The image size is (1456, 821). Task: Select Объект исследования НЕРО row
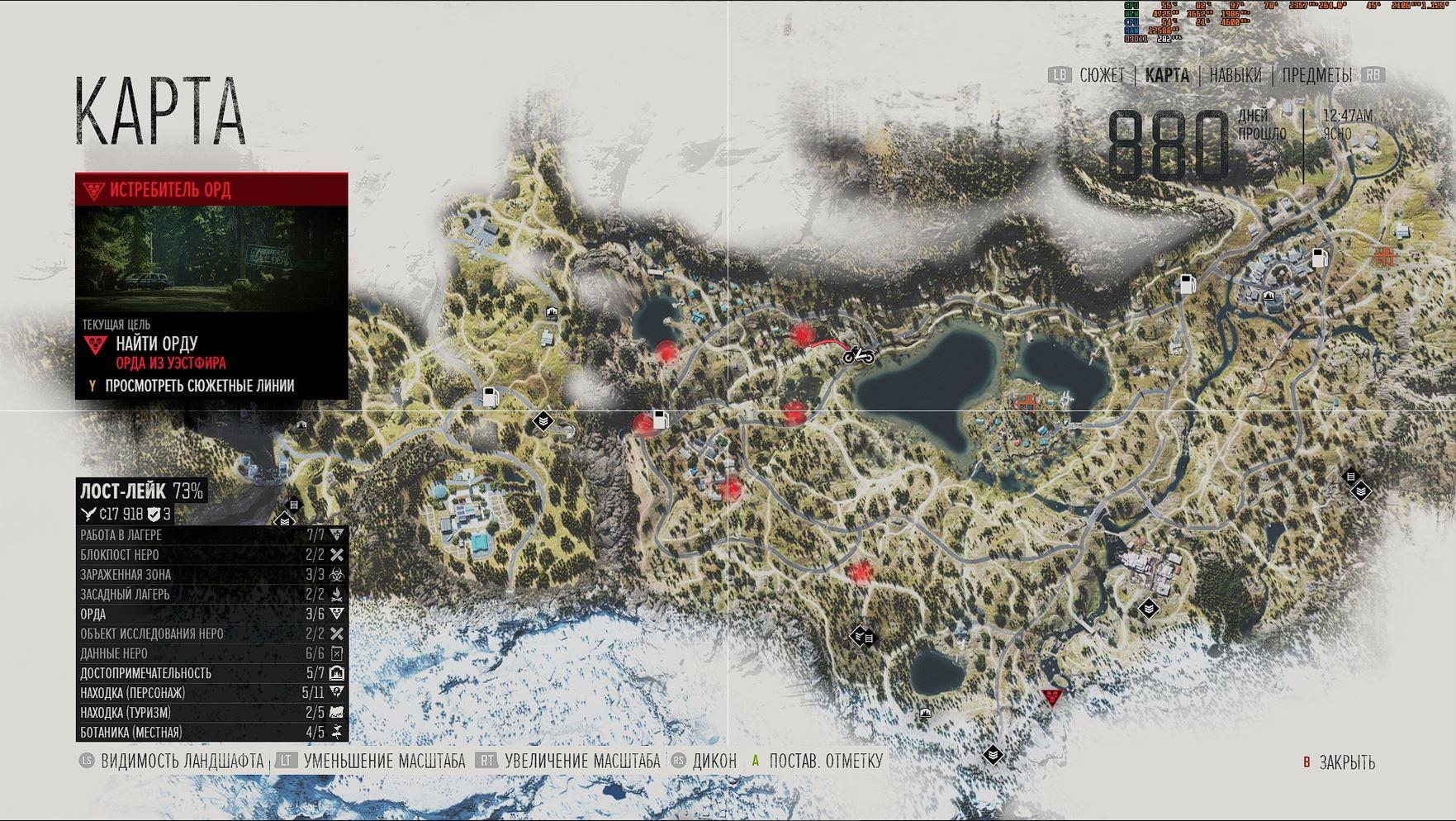(211, 634)
